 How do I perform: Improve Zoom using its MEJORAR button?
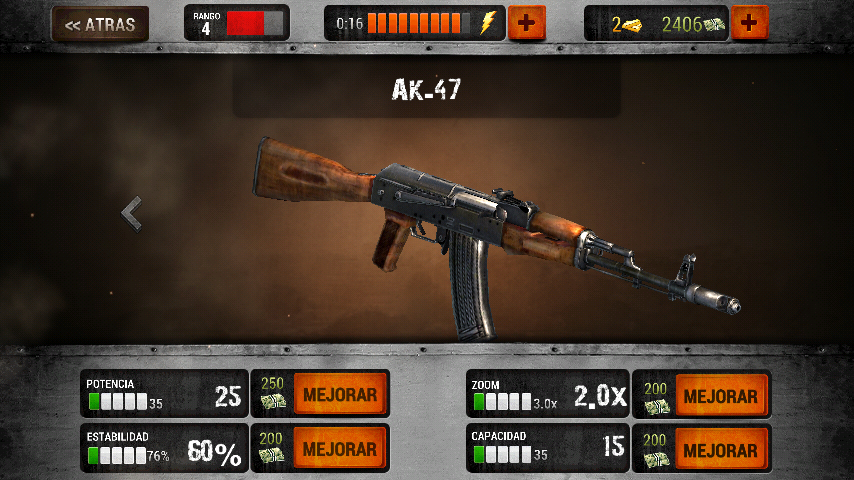(720, 395)
